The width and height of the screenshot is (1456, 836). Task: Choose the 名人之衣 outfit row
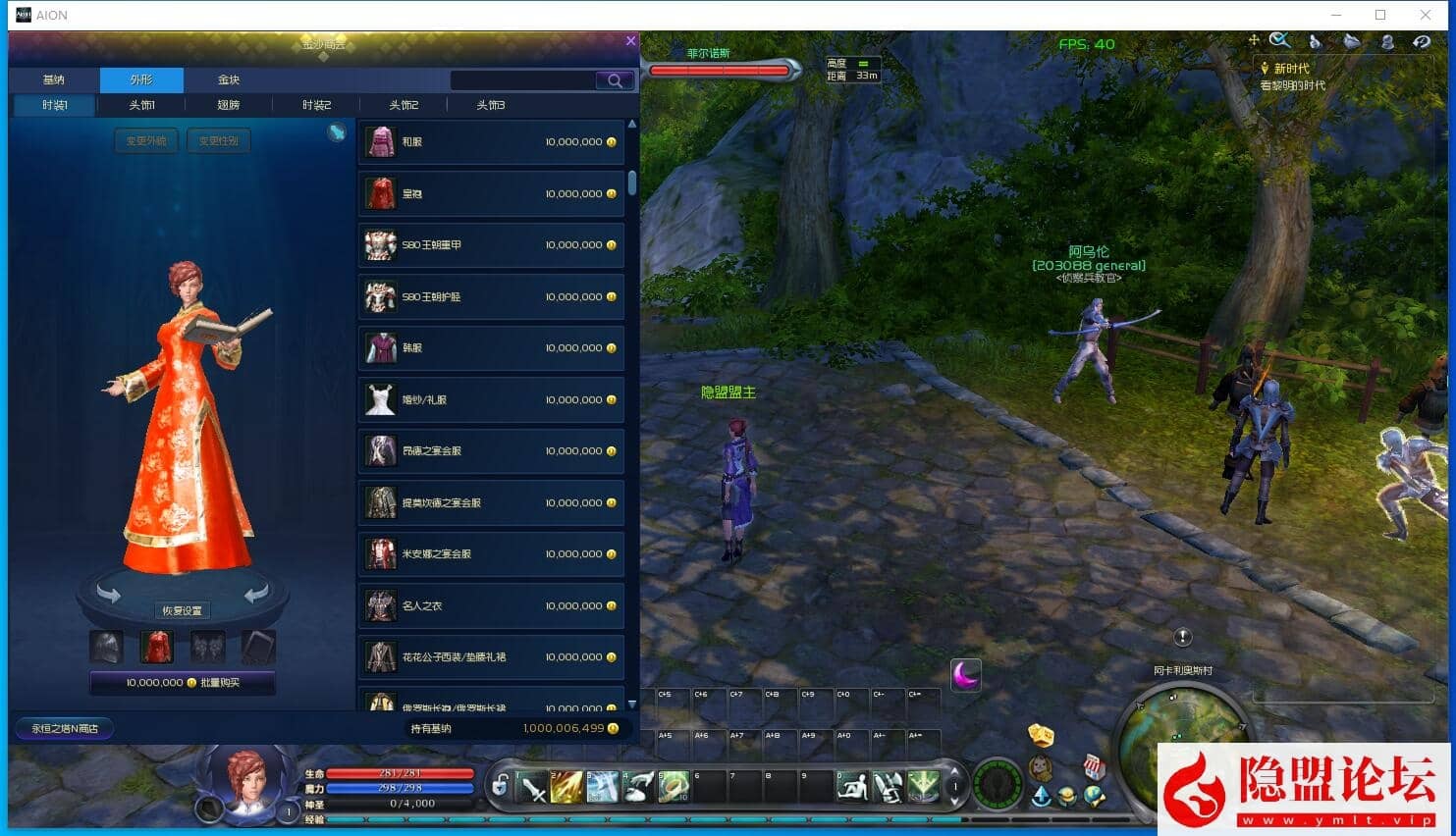tap(491, 606)
